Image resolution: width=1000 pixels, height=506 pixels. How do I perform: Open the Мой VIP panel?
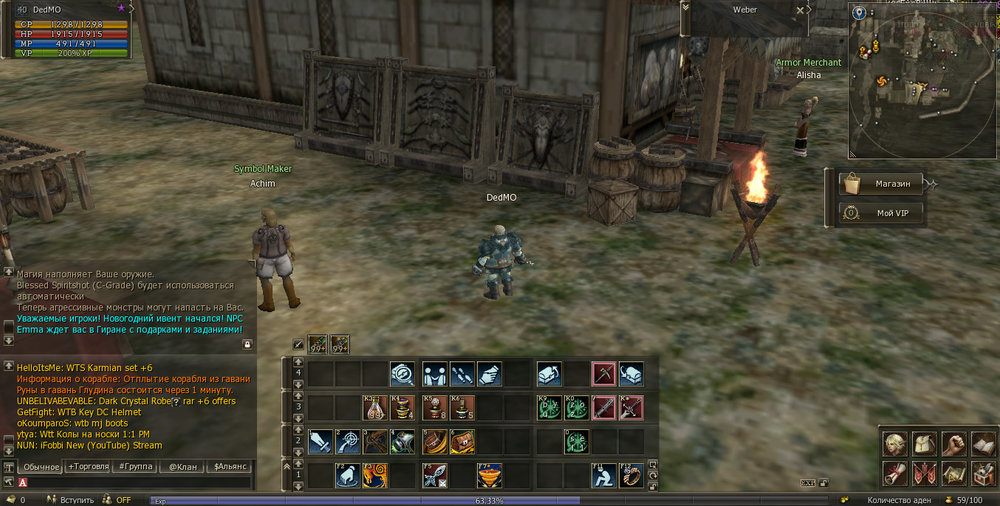(880, 213)
